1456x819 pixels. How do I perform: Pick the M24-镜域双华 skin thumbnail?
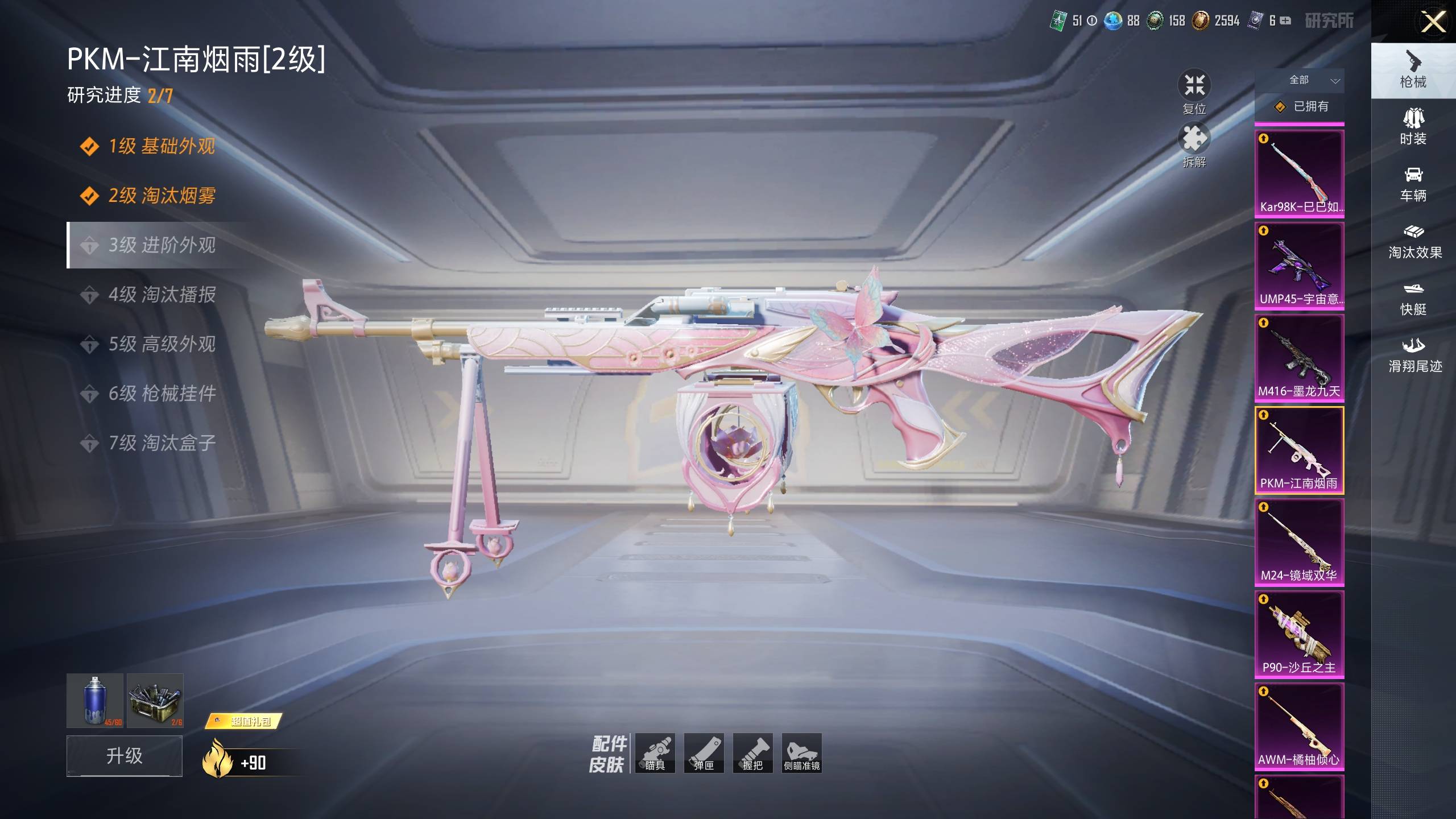click(x=1299, y=543)
